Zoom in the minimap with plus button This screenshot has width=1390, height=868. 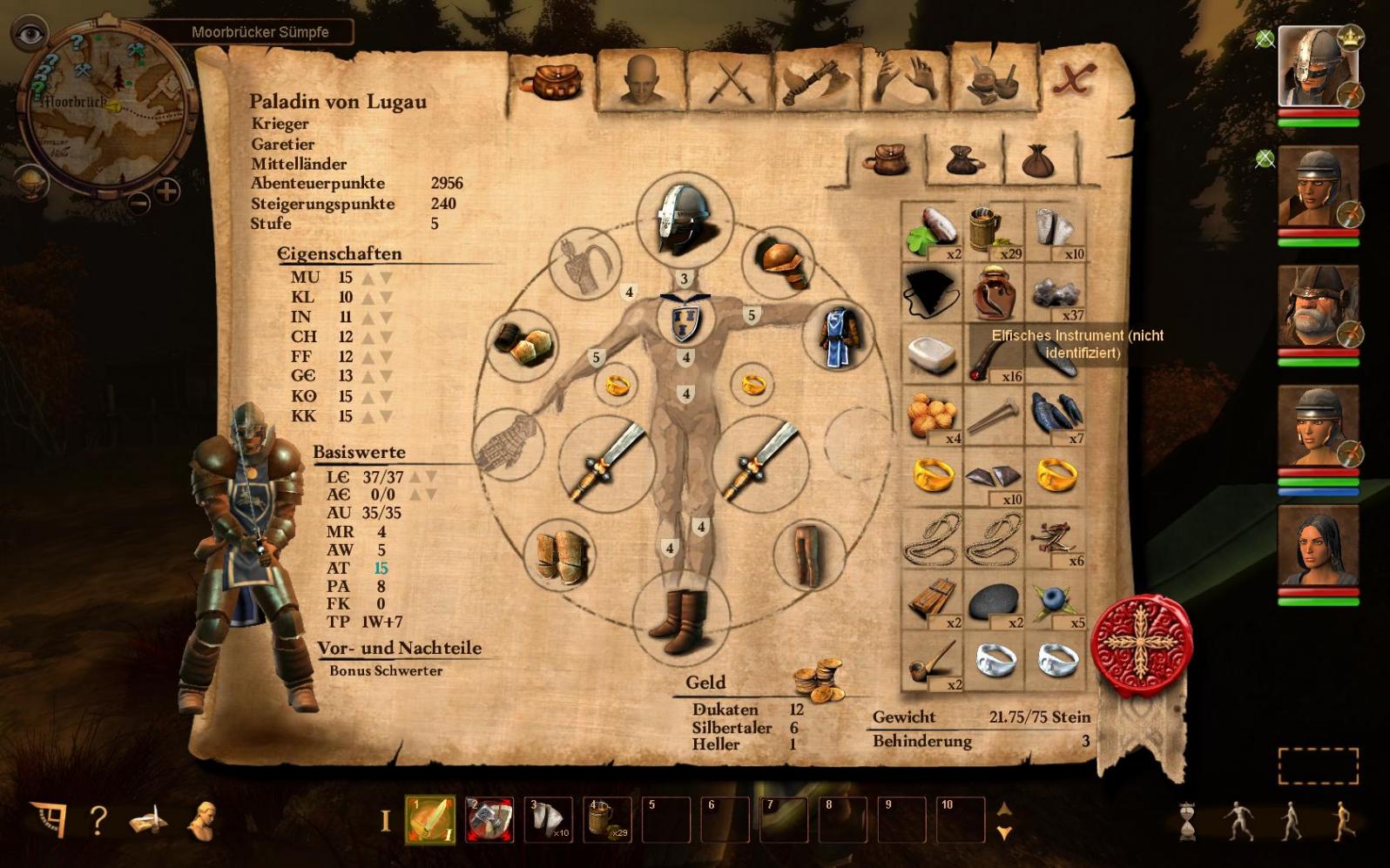[166, 190]
